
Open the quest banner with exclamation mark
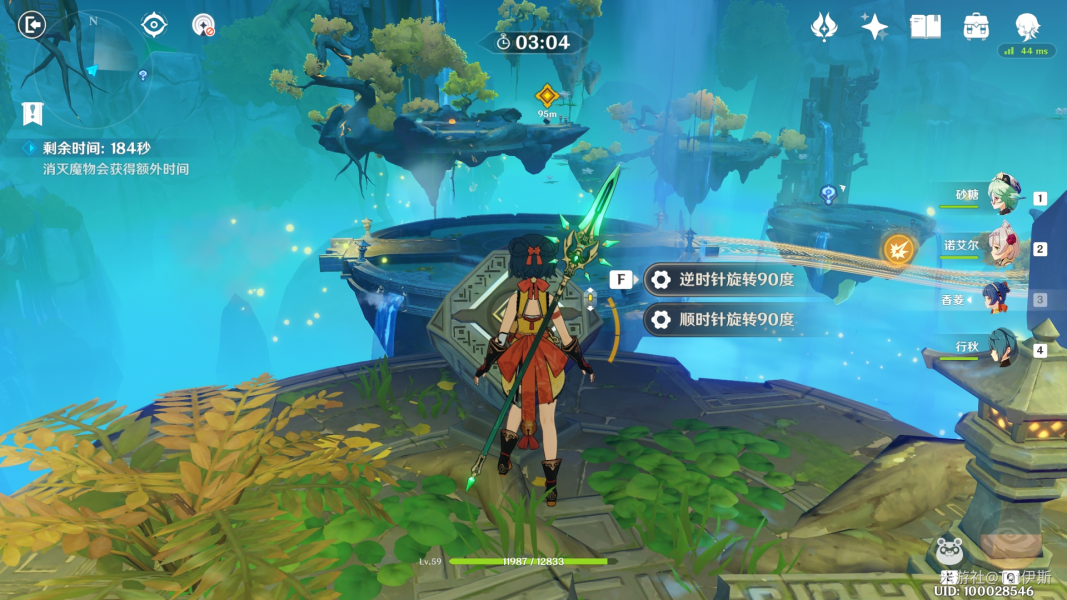click(32, 113)
